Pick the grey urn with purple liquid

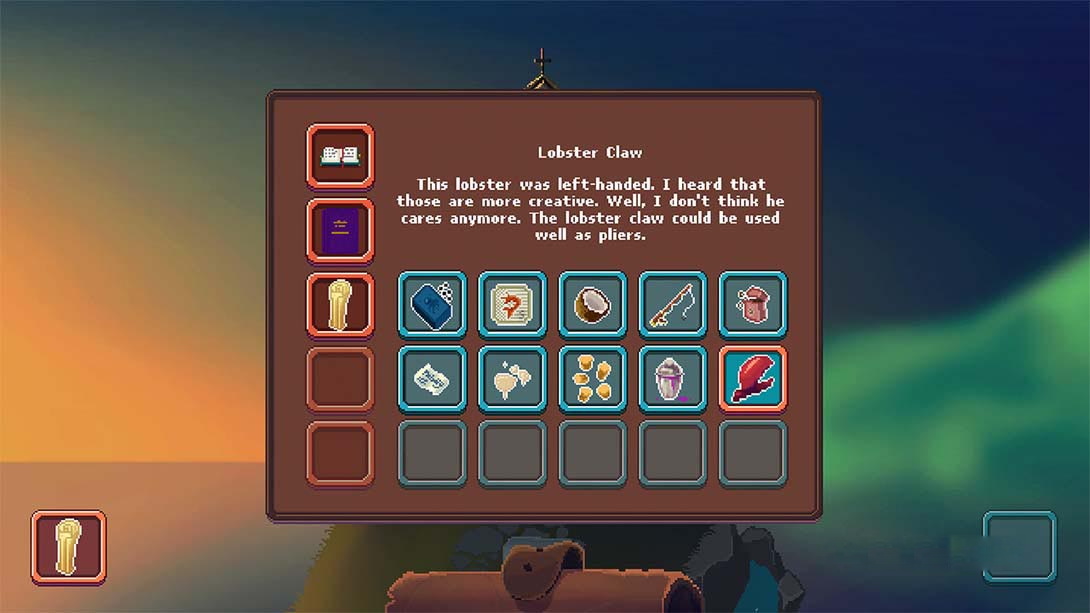[x=672, y=379]
